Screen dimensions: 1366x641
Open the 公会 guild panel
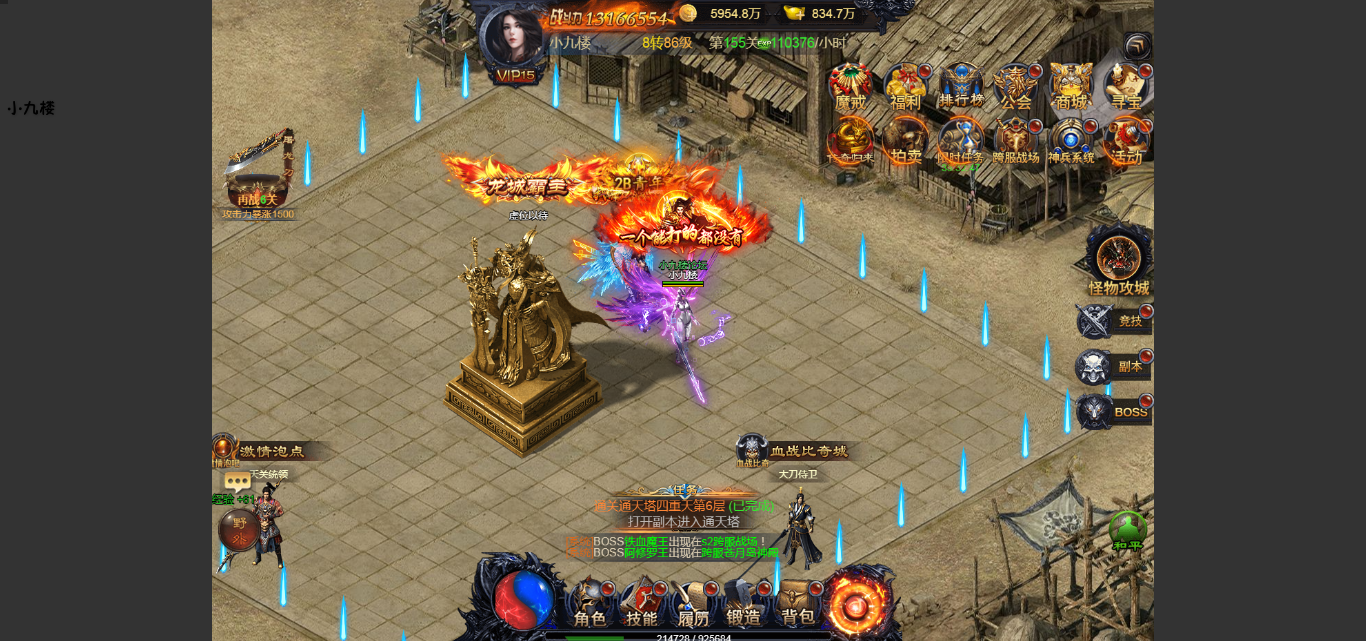tap(1016, 87)
